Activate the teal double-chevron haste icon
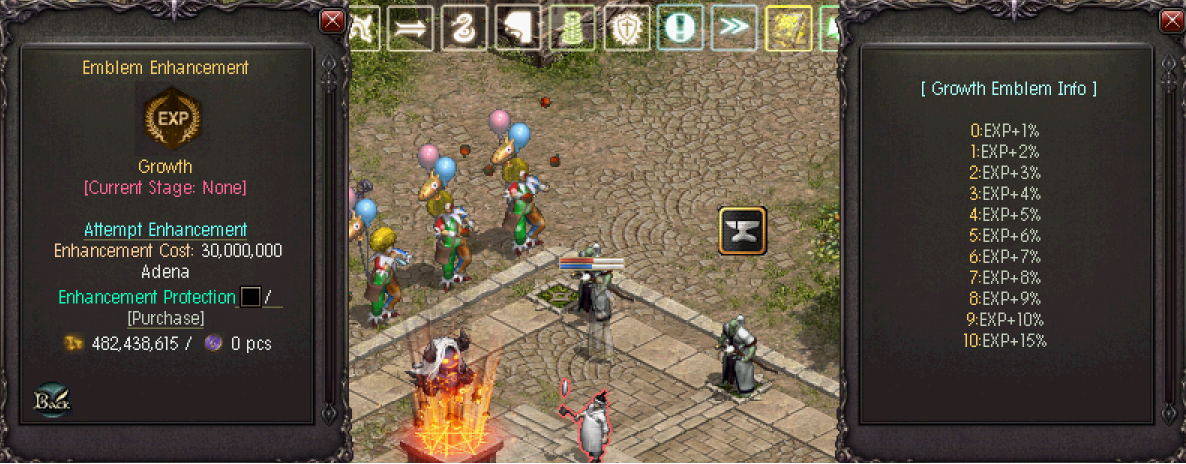This screenshot has width=1186, height=464. coord(734,29)
